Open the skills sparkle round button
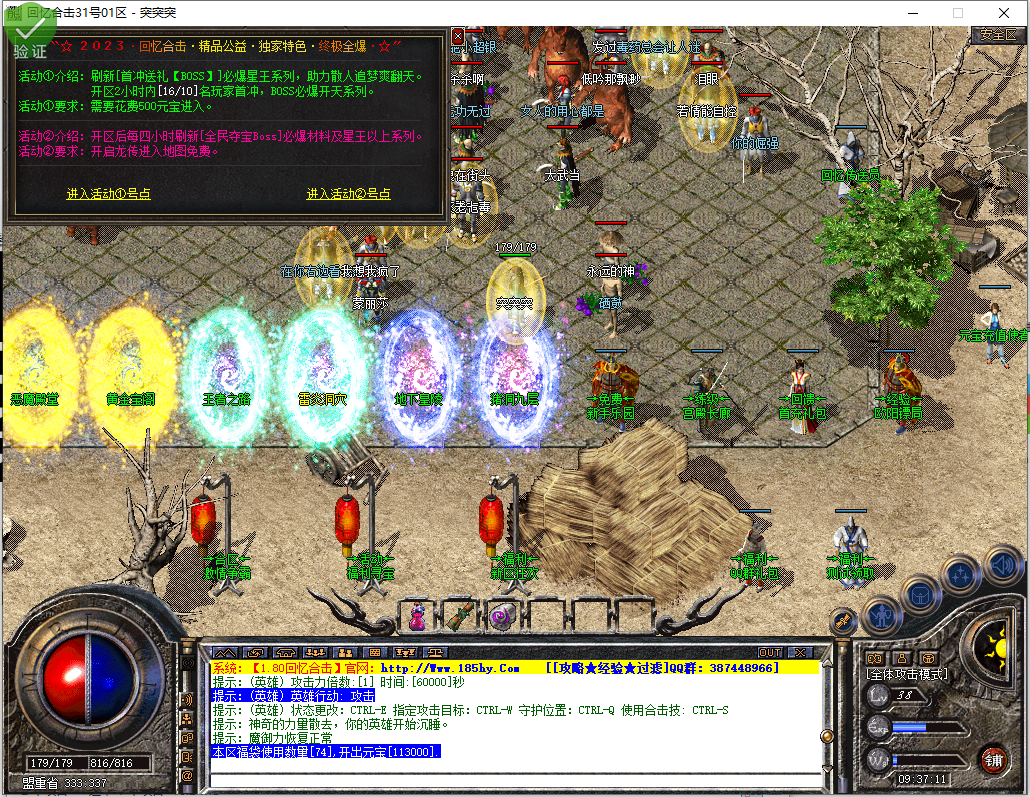The image size is (1030, 797). [x=961, y=575]
